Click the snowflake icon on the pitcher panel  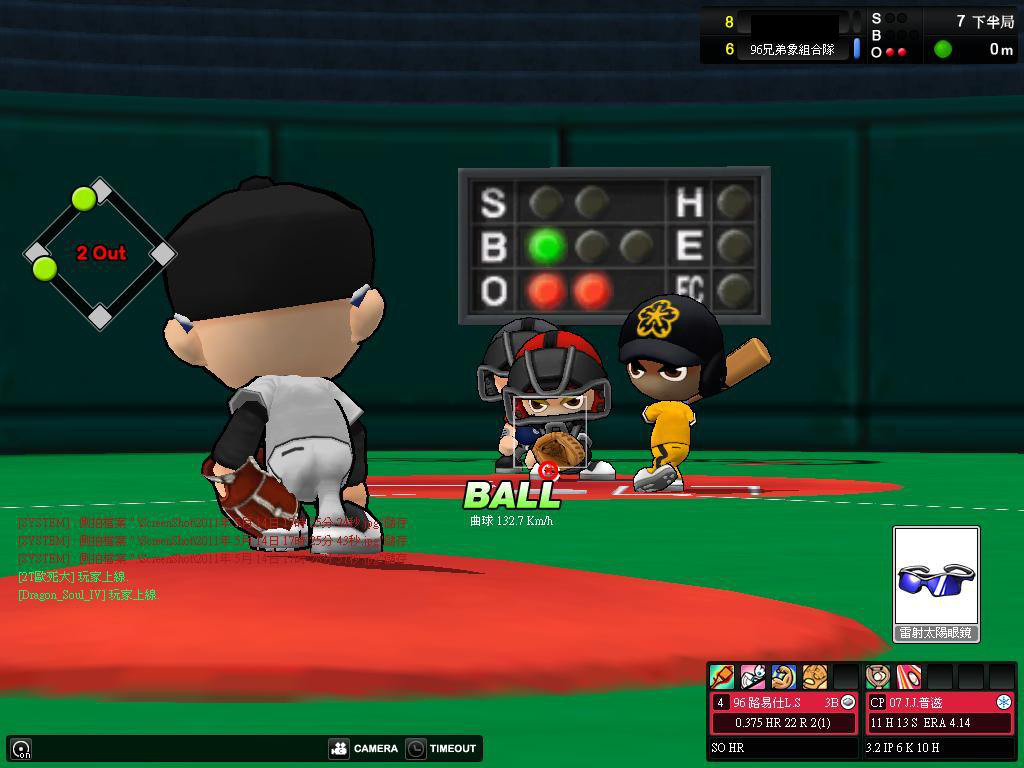tap(1004, 703)
